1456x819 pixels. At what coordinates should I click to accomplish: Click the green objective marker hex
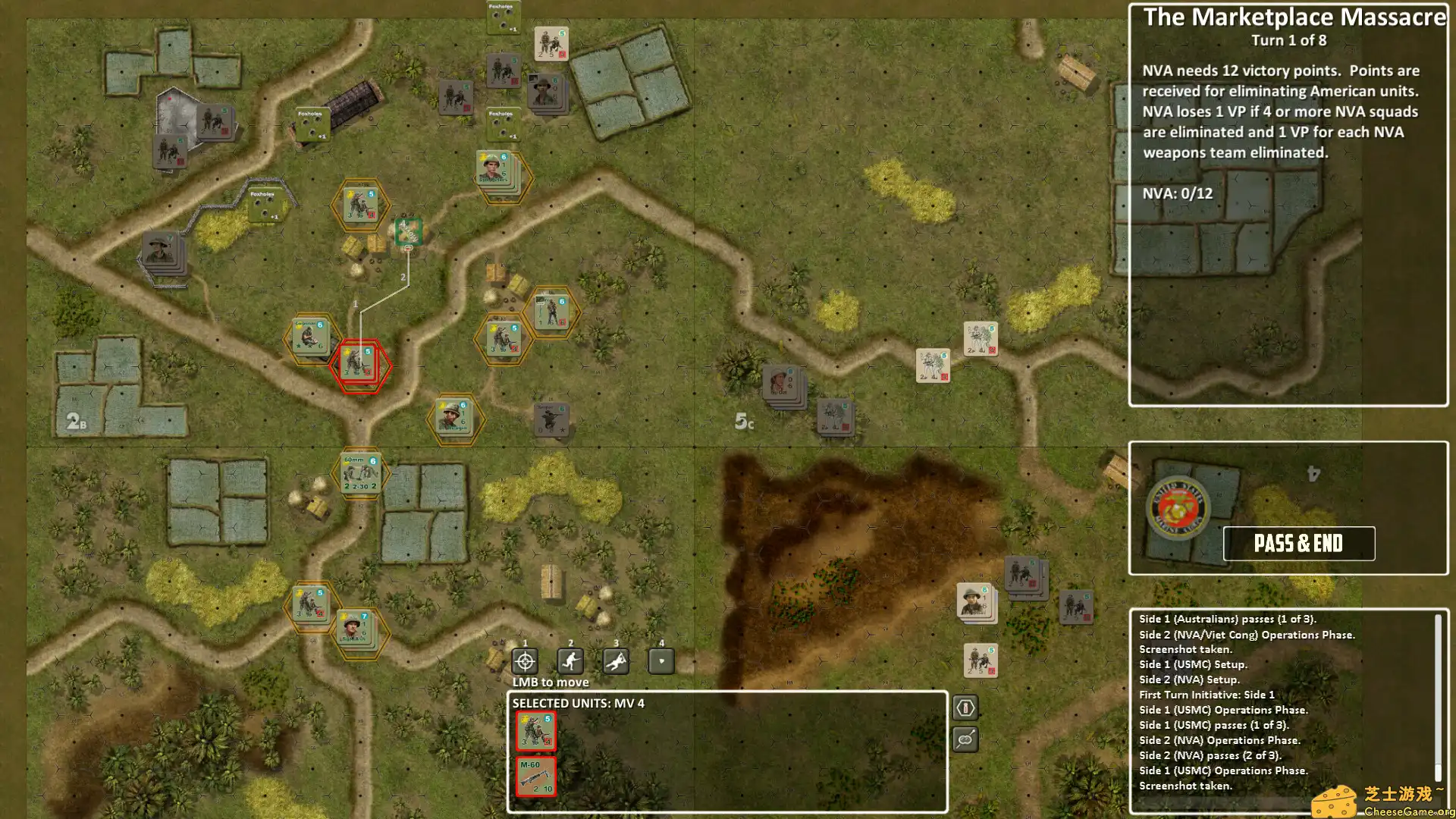[x=408, y=231]
